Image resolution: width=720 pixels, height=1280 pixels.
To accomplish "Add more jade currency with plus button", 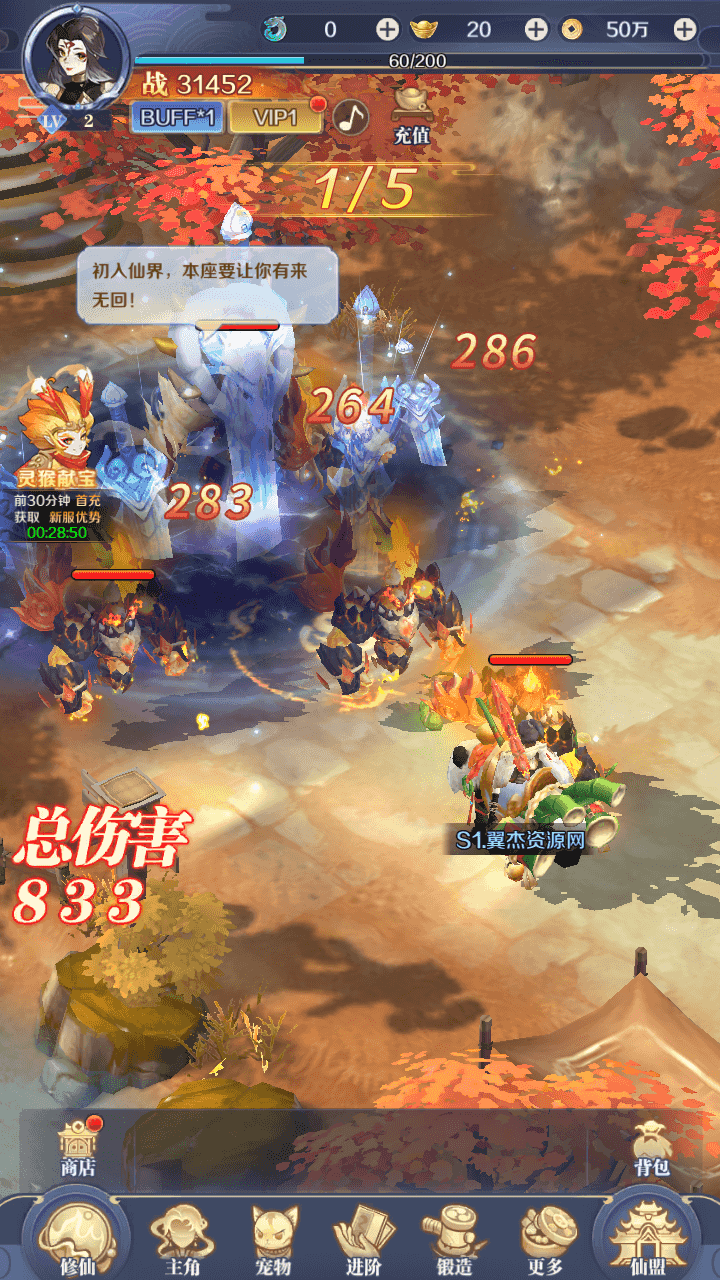I will [387, 30].
